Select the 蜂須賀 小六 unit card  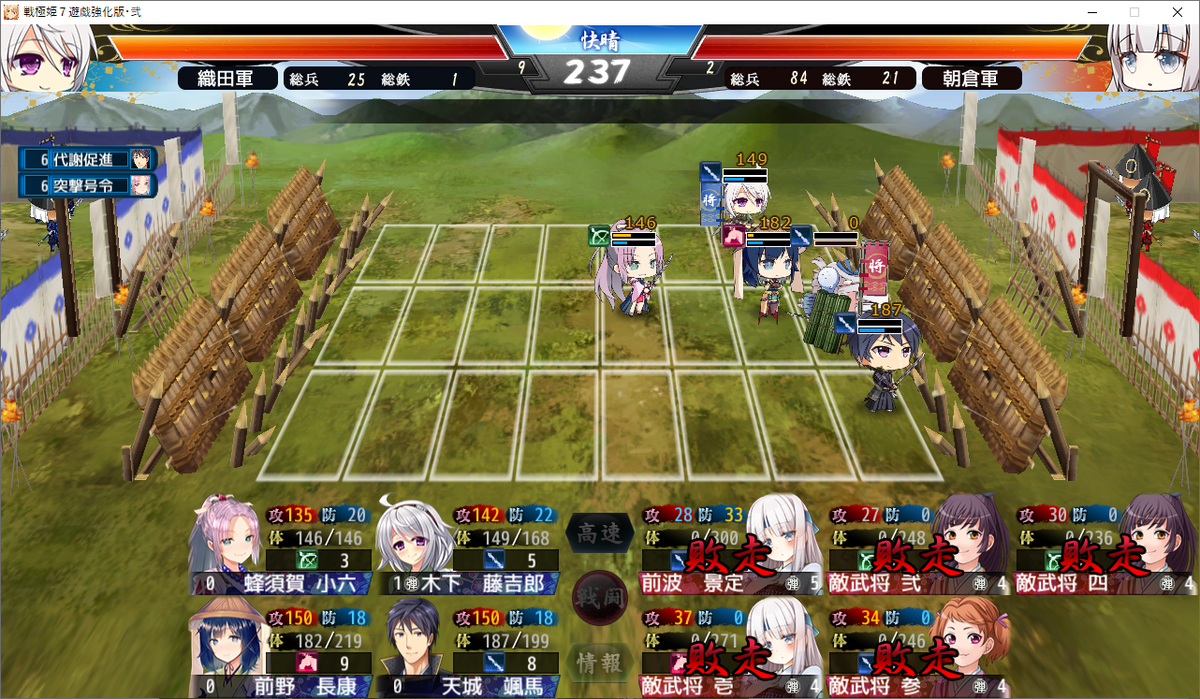point(280,550)
